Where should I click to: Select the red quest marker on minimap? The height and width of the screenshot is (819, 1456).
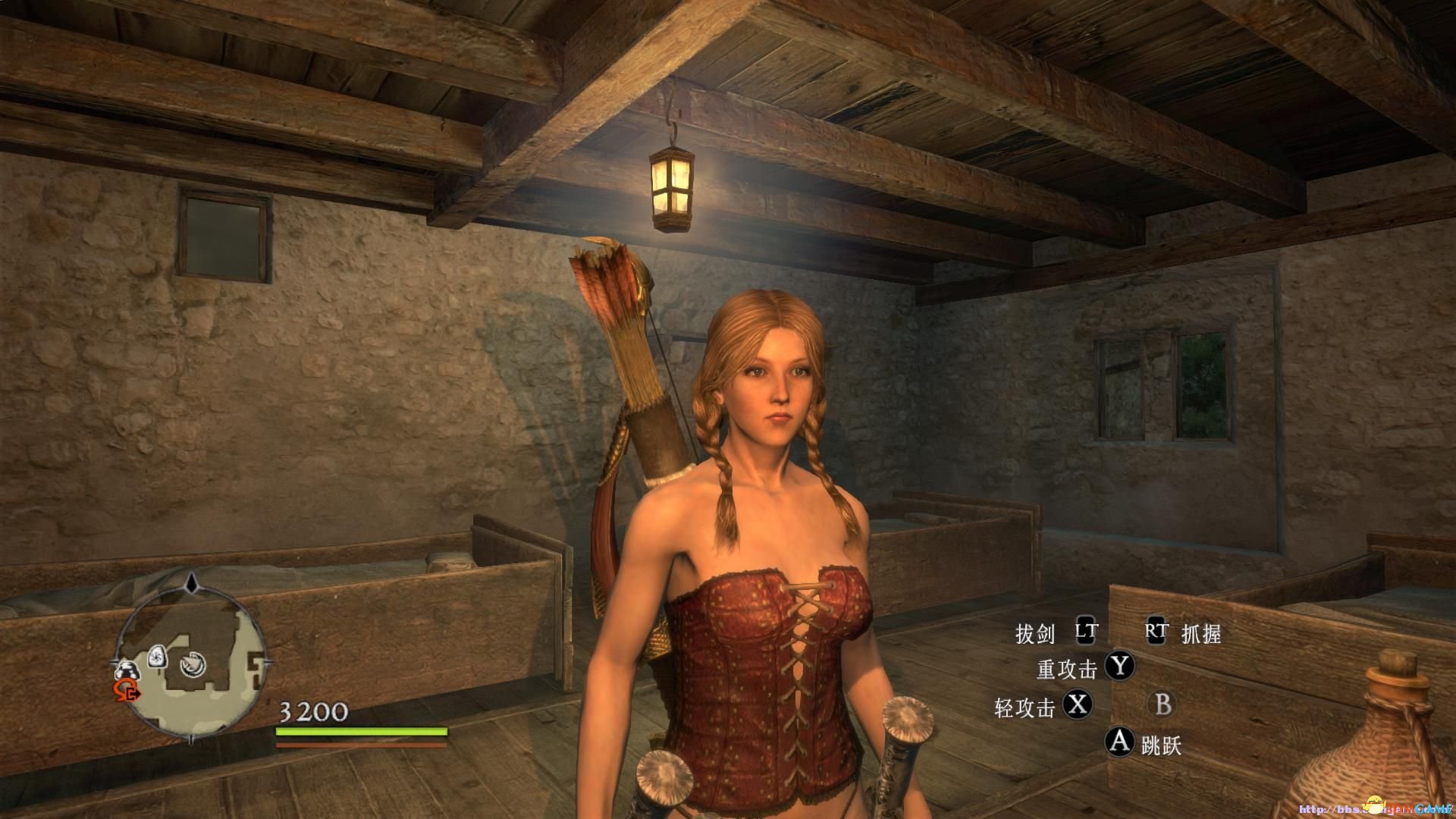point(126,690)
